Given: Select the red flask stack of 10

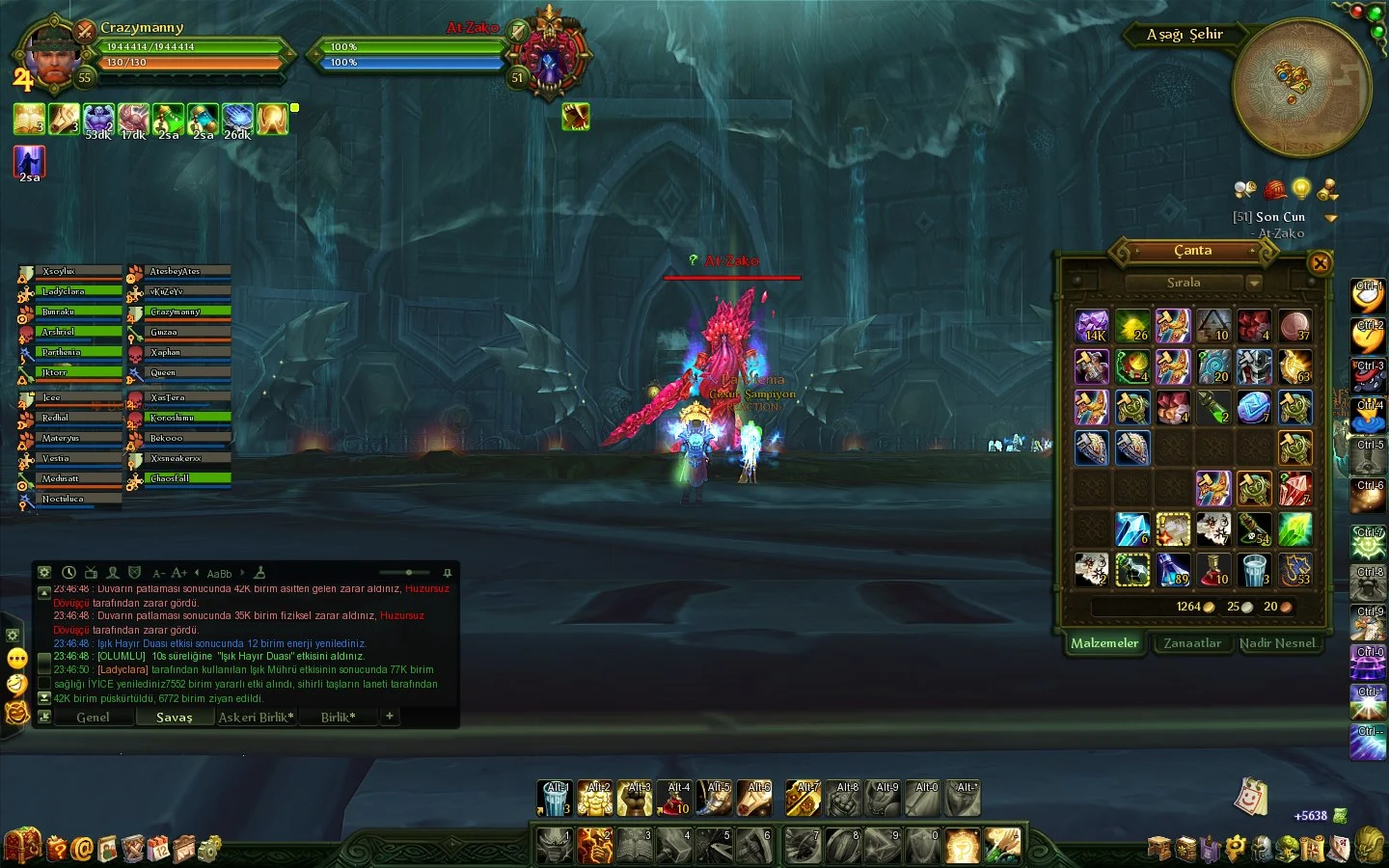Looking at the screenshot, I should click(1213, 569).
